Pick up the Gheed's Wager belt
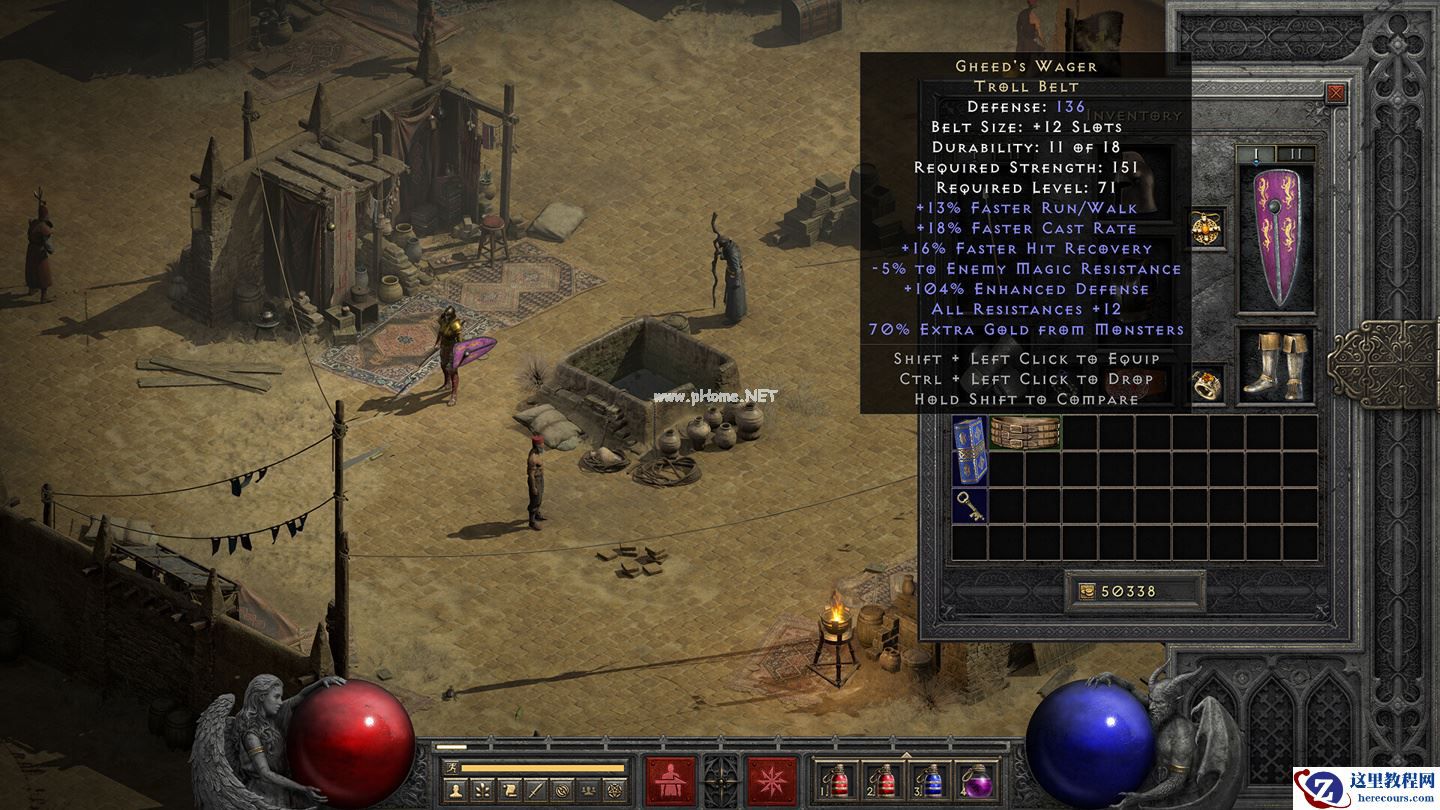Image resolution: width=1440 pixels, height=810 pixels. [1025, 432]
